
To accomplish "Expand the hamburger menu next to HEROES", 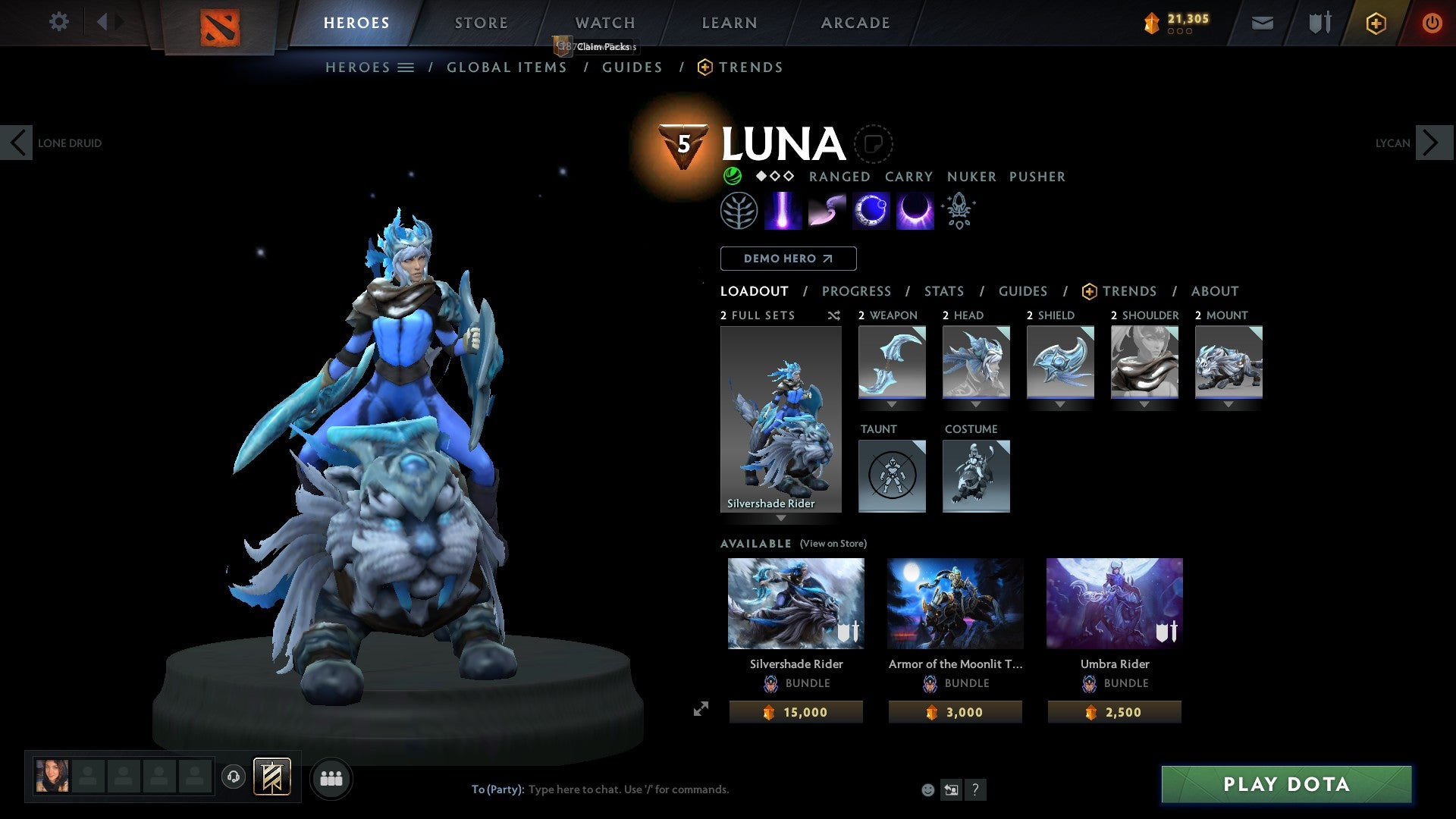I will [407, 67].
